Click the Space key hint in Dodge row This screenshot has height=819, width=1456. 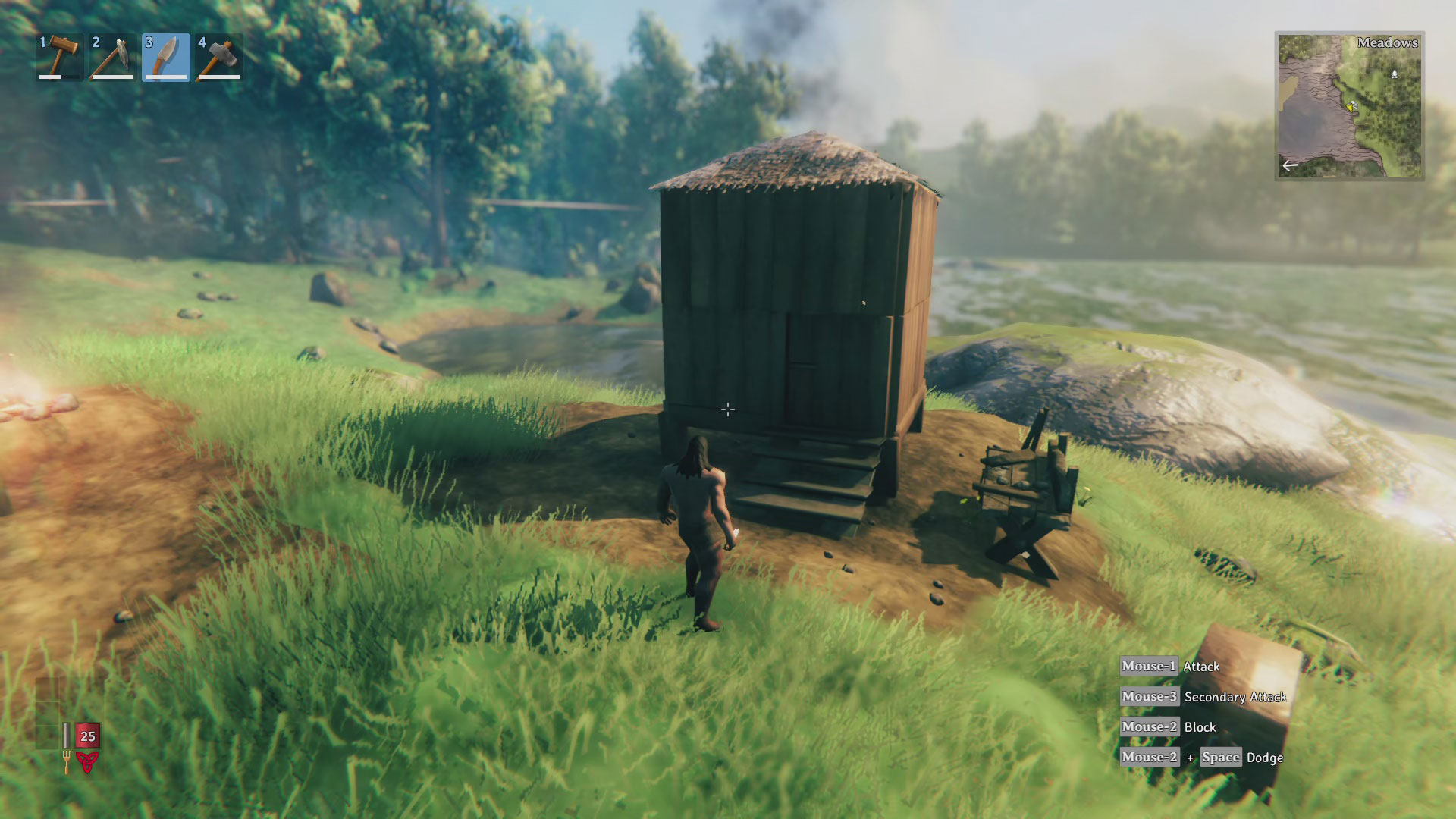coord(1221,758)
